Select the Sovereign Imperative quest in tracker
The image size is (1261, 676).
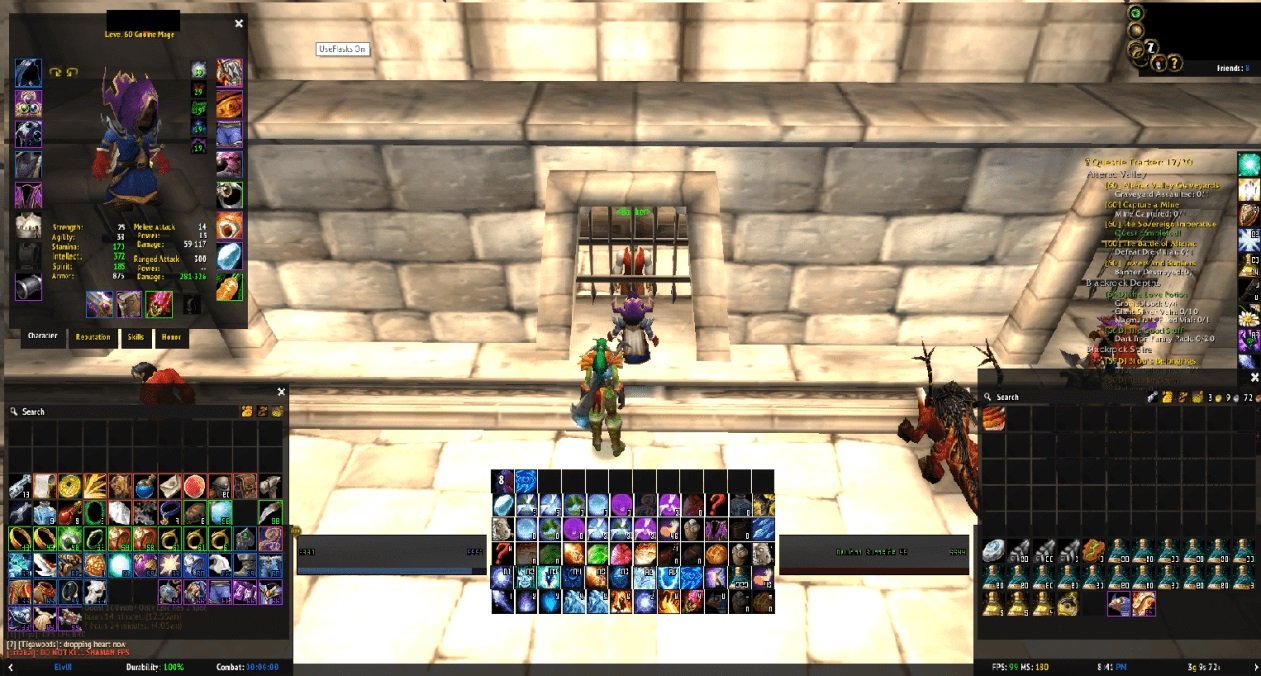click(x=1160, y=222)
